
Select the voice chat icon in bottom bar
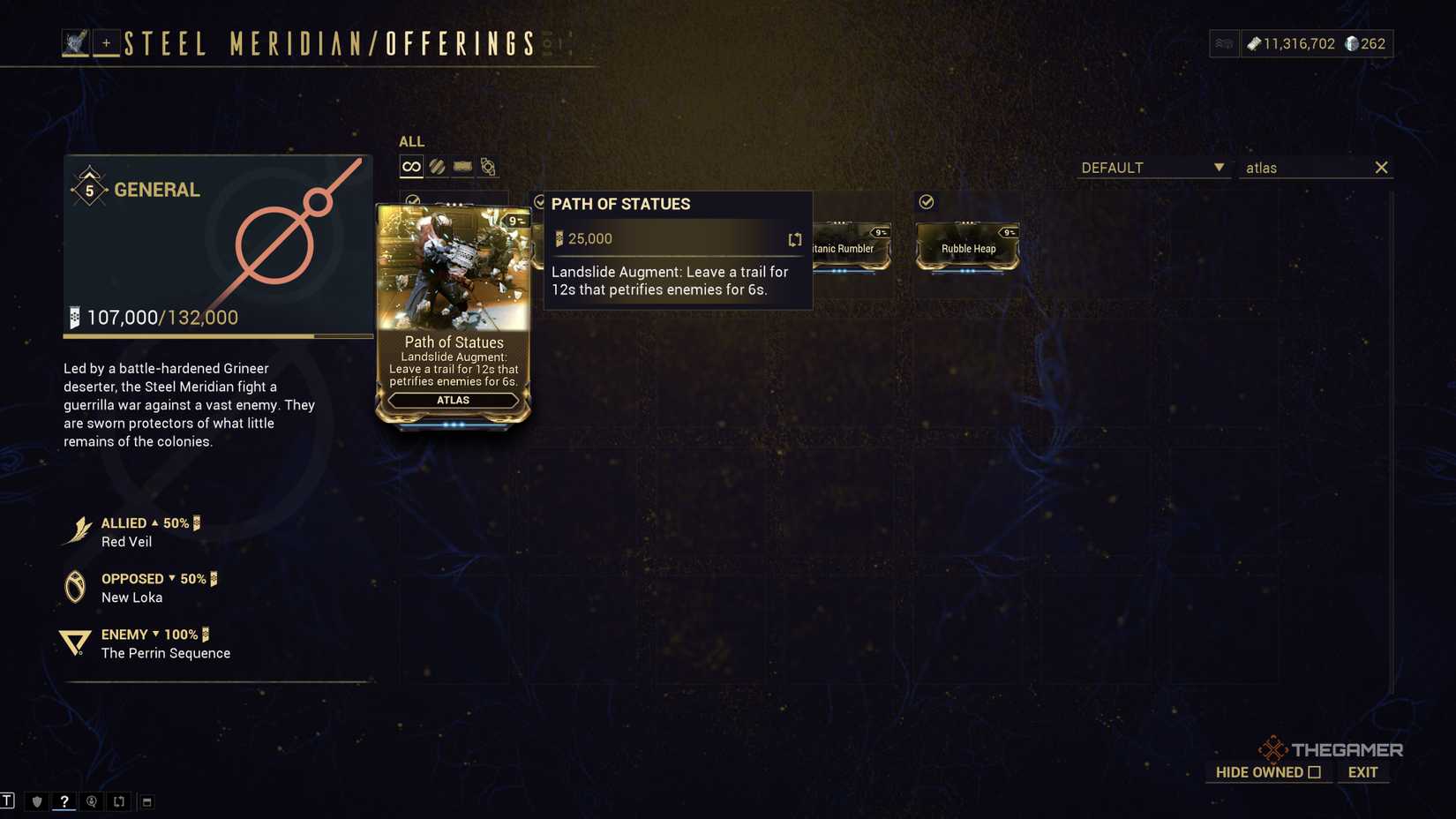(x=91, y=801)
